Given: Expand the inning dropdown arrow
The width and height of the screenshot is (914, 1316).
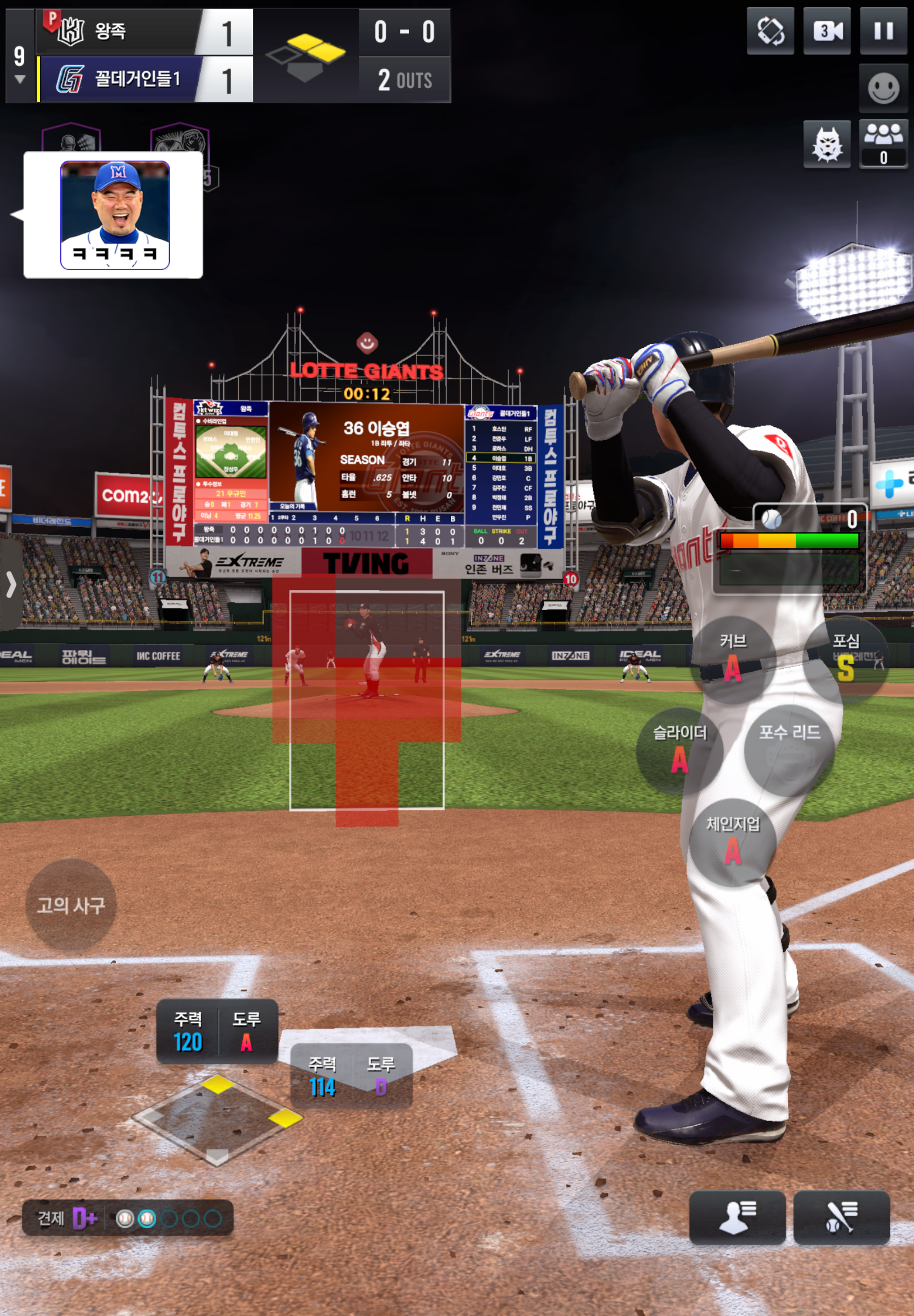Looking at the screenshot, I should (x=20, y=80).
